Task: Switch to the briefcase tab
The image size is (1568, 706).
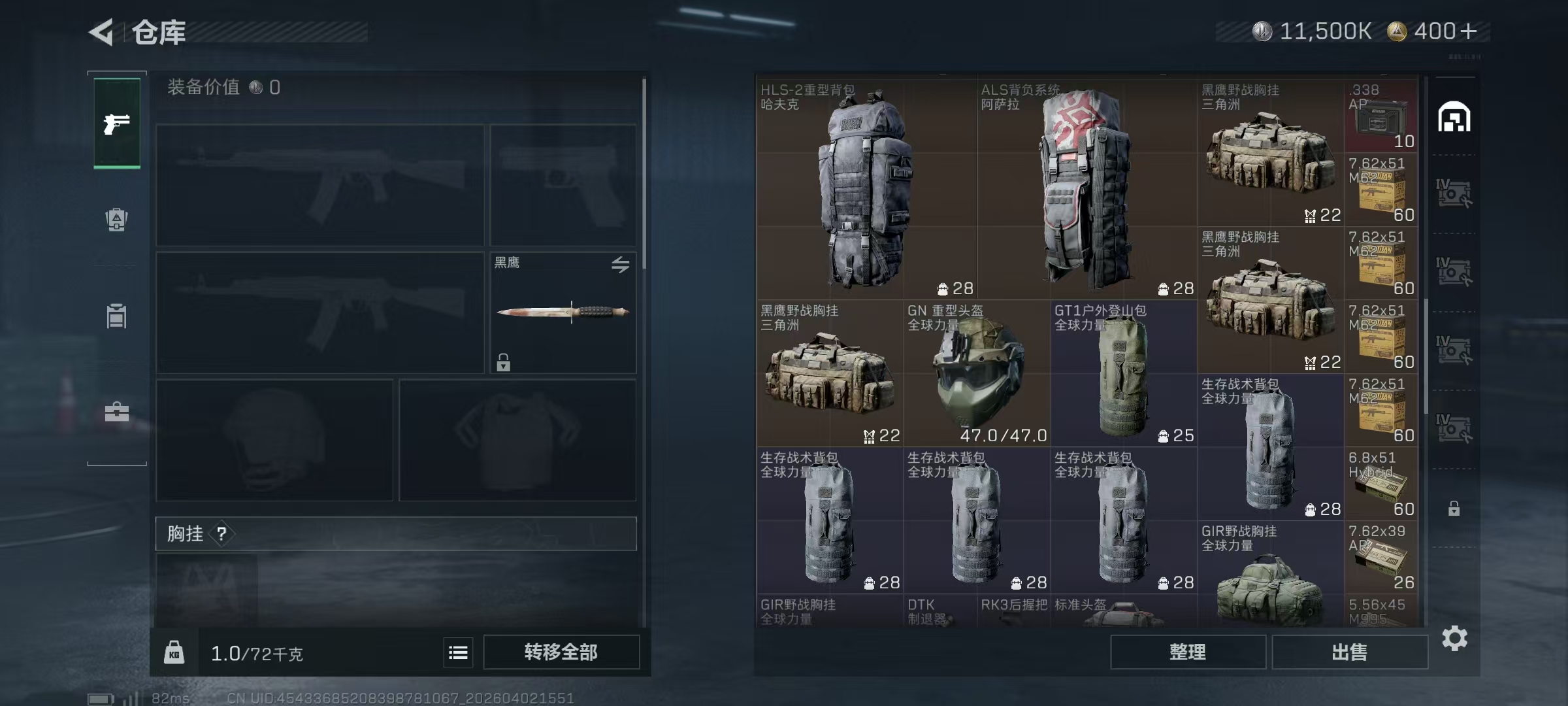Action: tap(117, 412)
